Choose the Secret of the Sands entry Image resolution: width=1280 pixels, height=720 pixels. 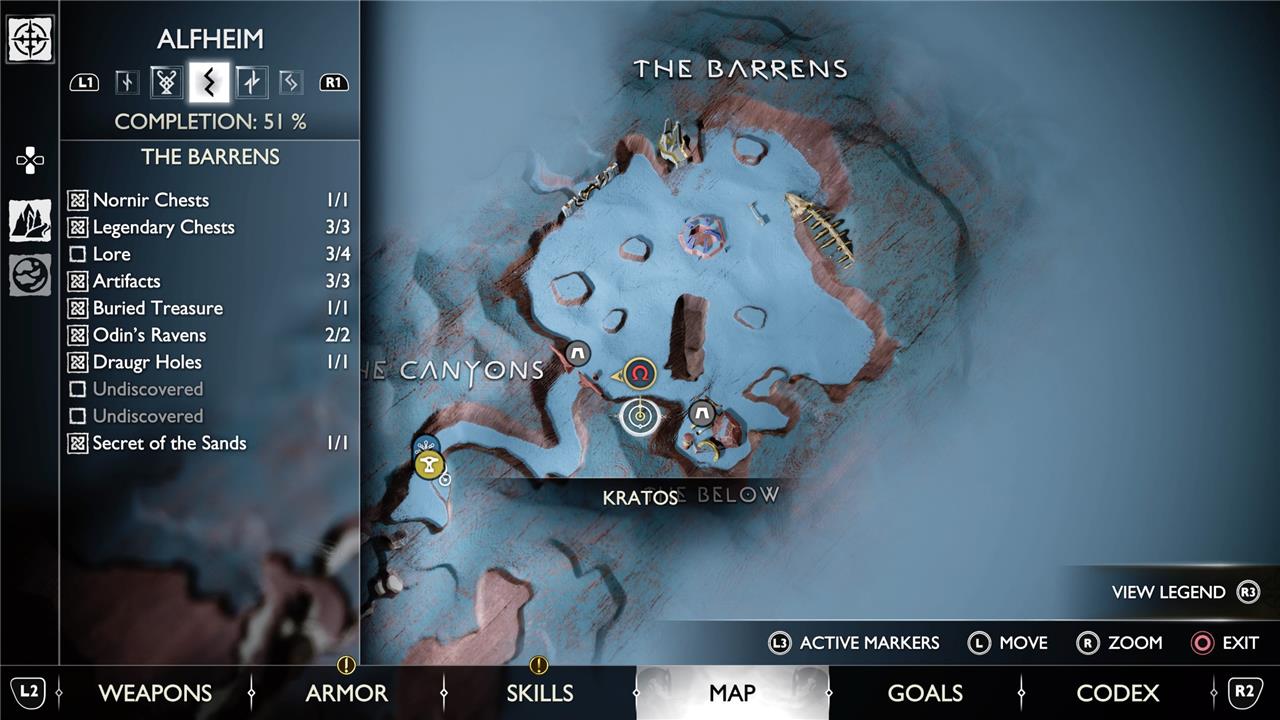click(169, 443)
